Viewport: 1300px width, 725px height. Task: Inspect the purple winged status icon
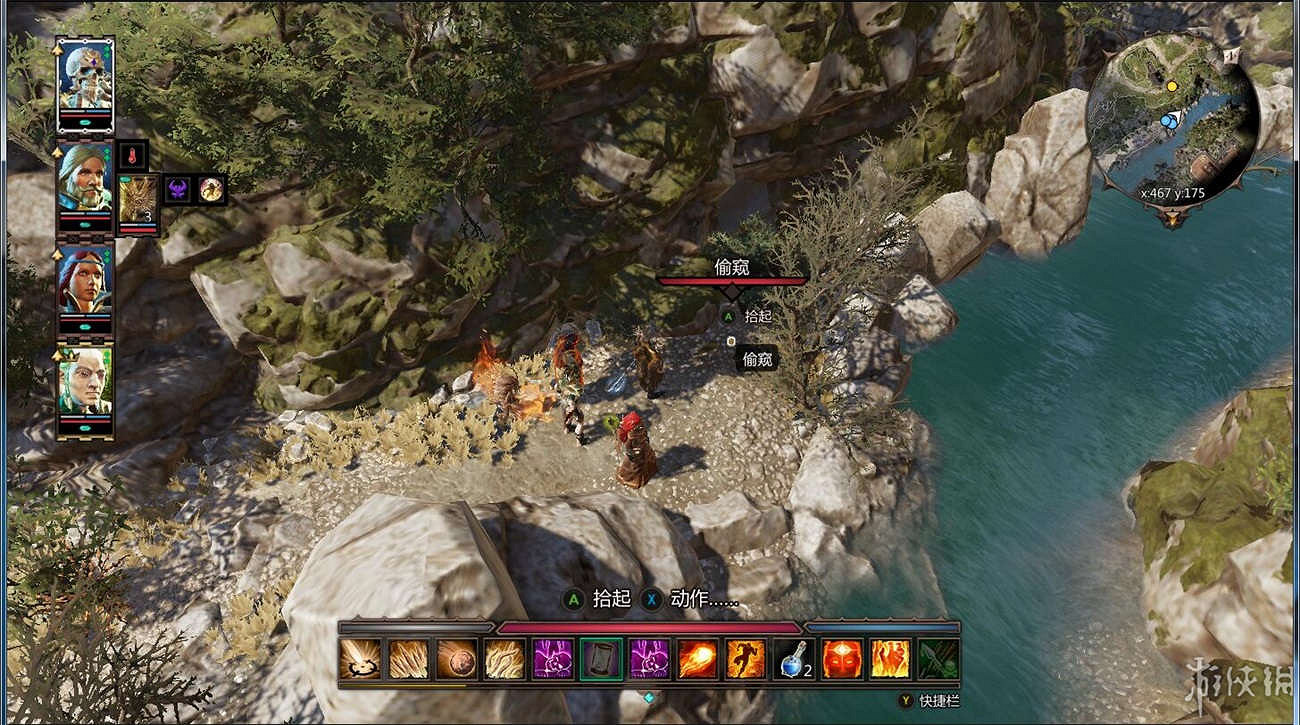(x=178, y=189)
